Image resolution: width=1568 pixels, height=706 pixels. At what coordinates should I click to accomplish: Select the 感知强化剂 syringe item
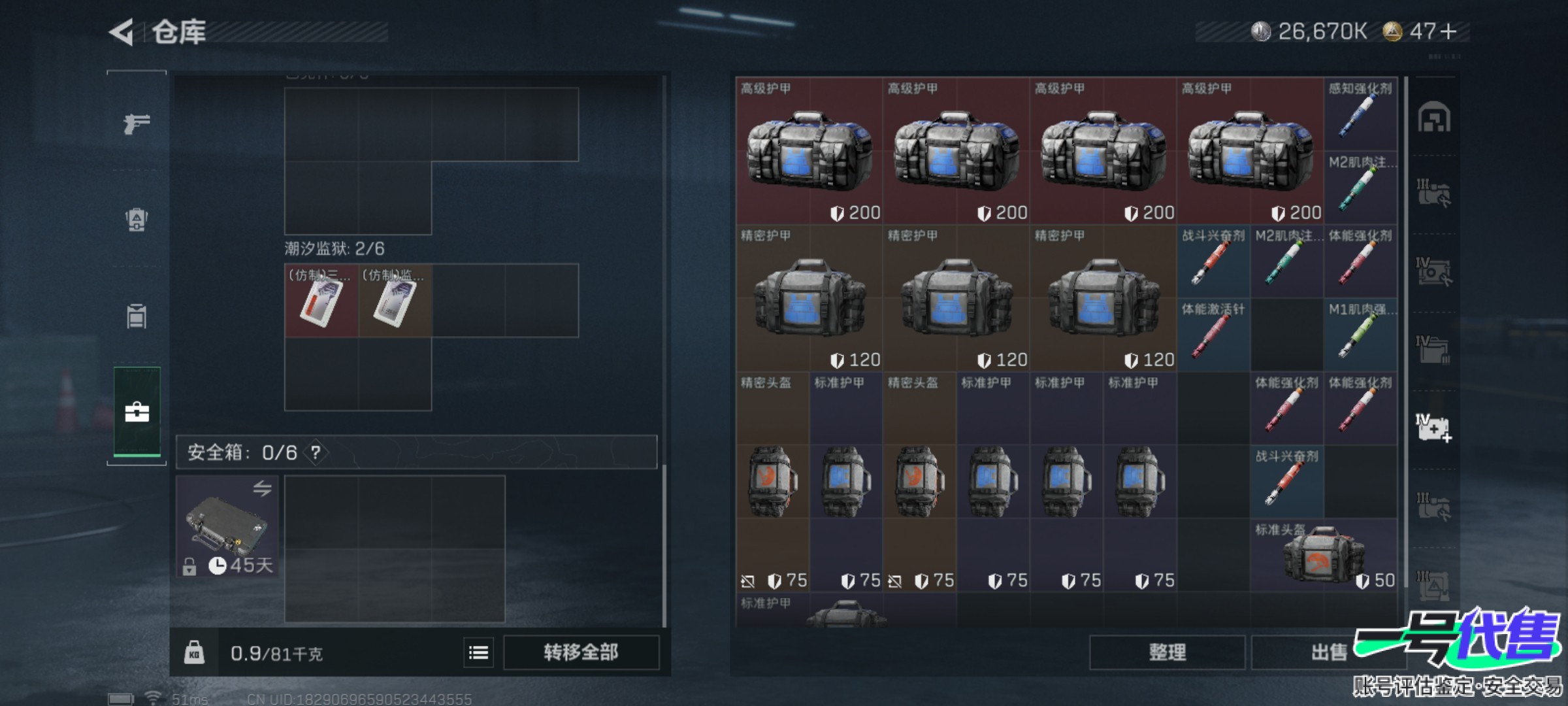[x=1360, y=114]
